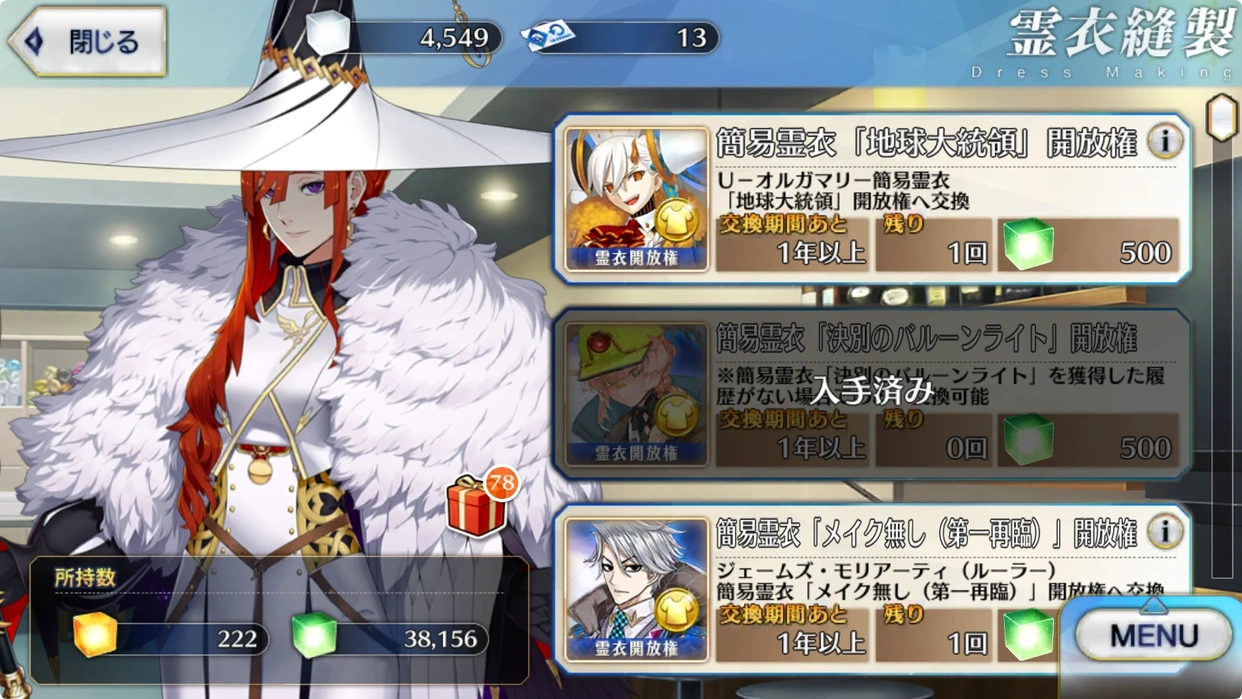Viewport: 1242px width, 699px height.
Task: Open the MENU button
Action: [x=1153, y=635]
